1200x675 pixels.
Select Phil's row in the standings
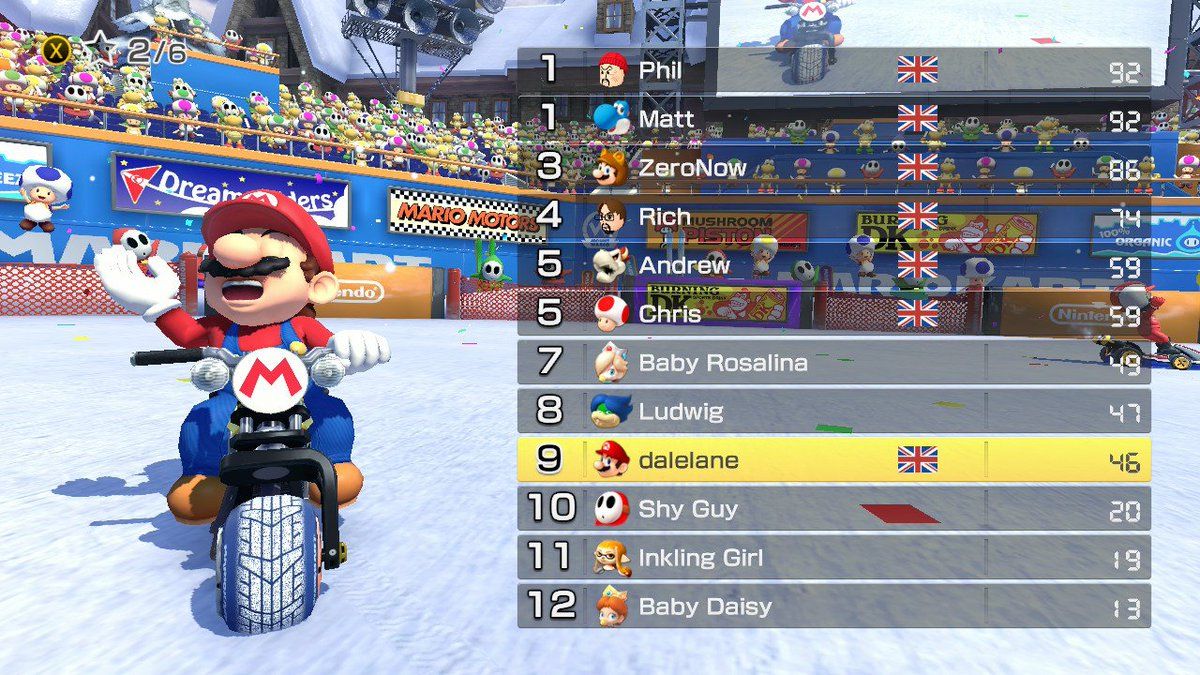pyautogui.click(x=833, y=70)
